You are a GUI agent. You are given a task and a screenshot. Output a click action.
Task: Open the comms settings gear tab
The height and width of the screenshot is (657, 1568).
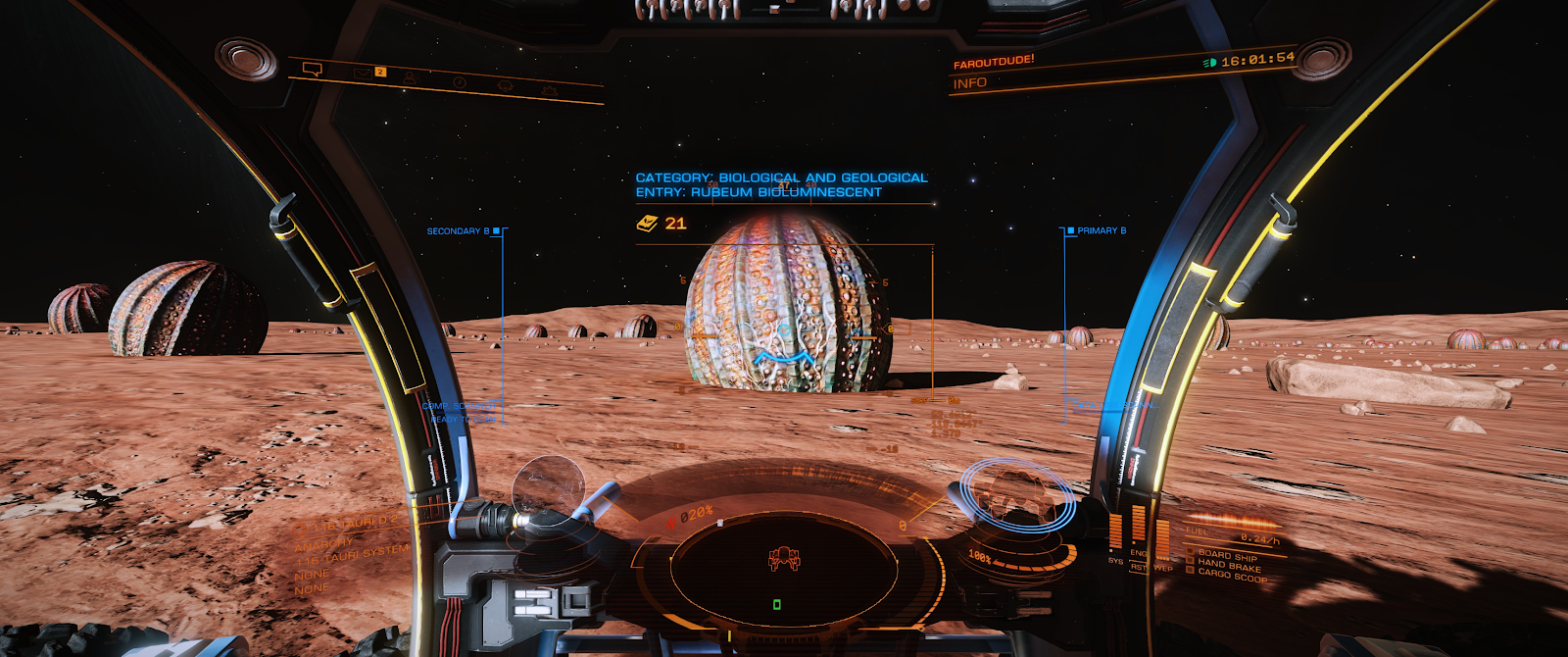pos(550,91)
